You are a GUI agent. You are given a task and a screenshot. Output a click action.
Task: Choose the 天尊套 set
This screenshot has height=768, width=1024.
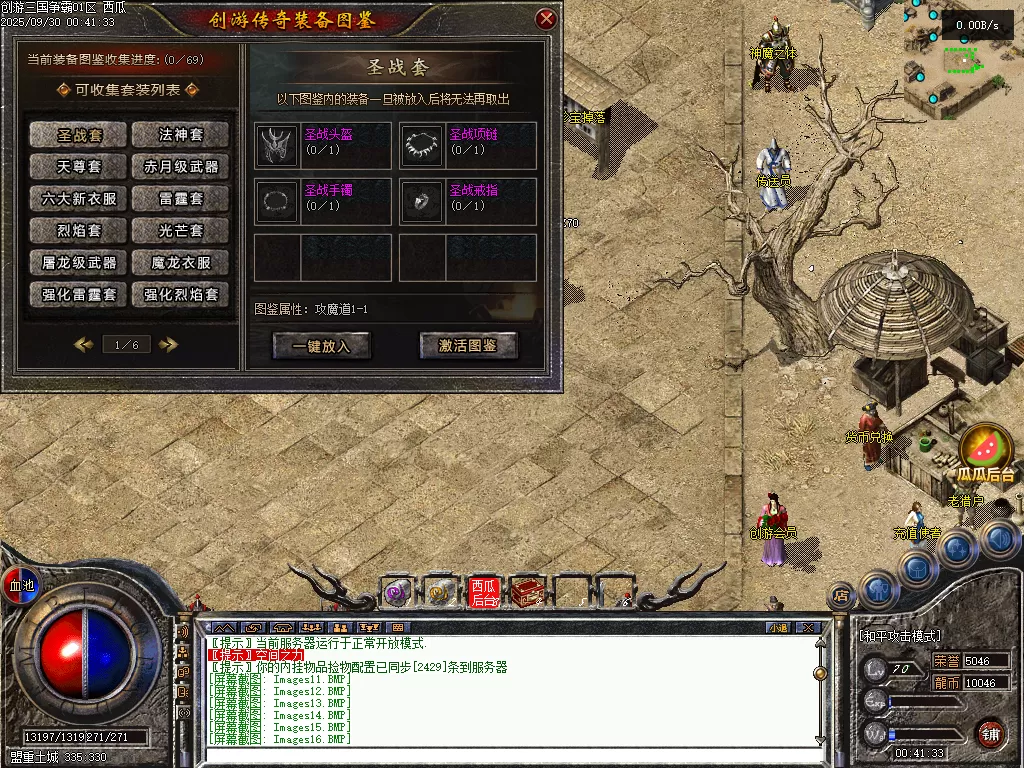[x=79, y=166]
